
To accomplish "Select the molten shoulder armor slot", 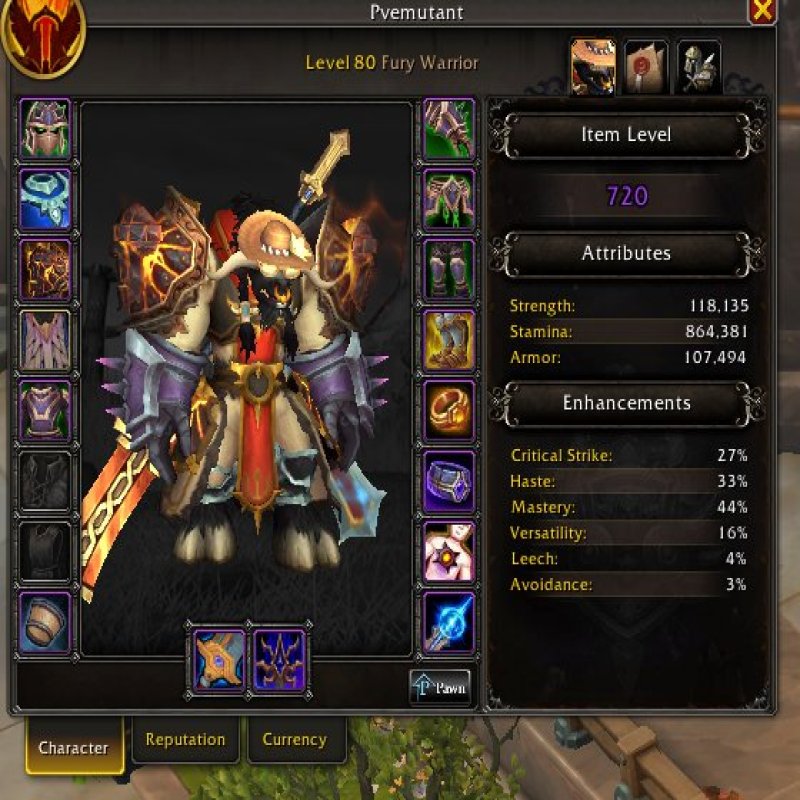I will [45, 270].
